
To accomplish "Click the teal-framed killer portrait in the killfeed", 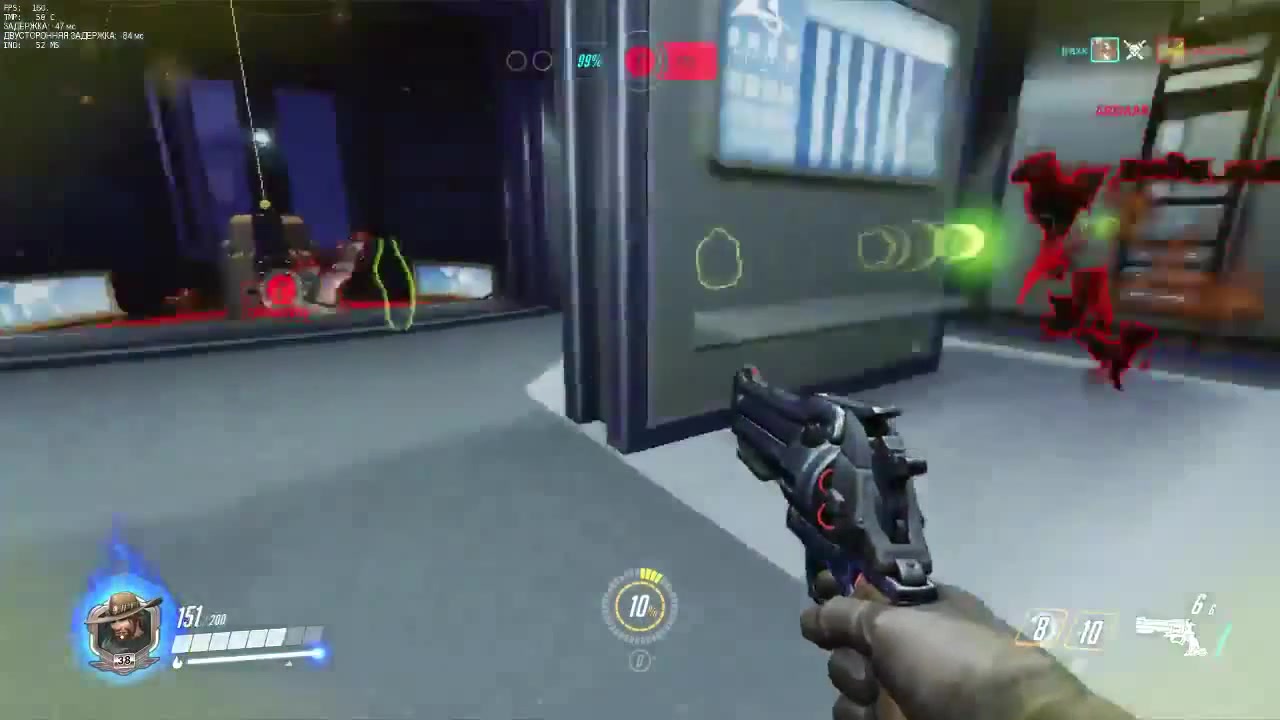I will (x=1104, y=51).
